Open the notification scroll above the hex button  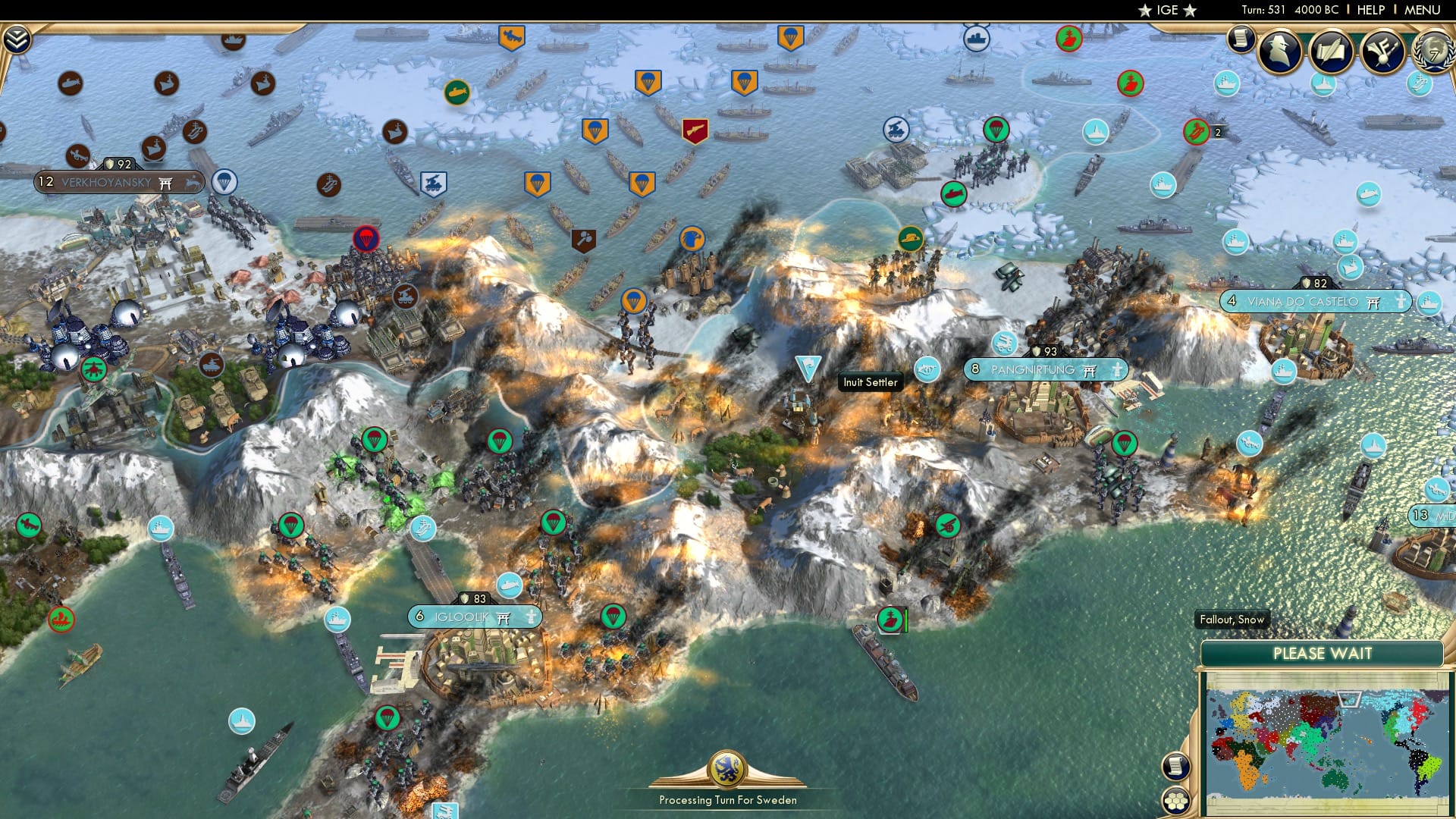[x=1176, y=767]
